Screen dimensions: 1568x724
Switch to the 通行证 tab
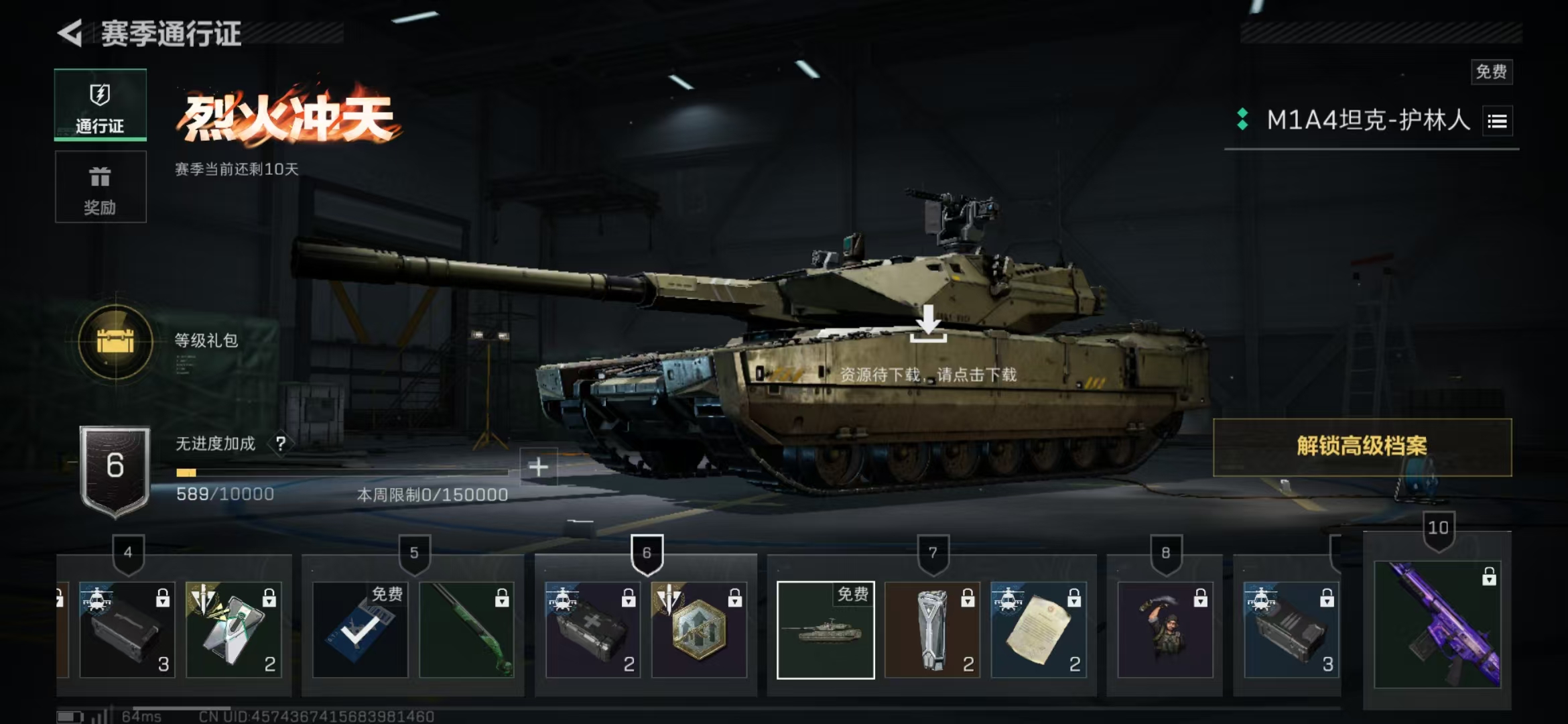[101, 105]
